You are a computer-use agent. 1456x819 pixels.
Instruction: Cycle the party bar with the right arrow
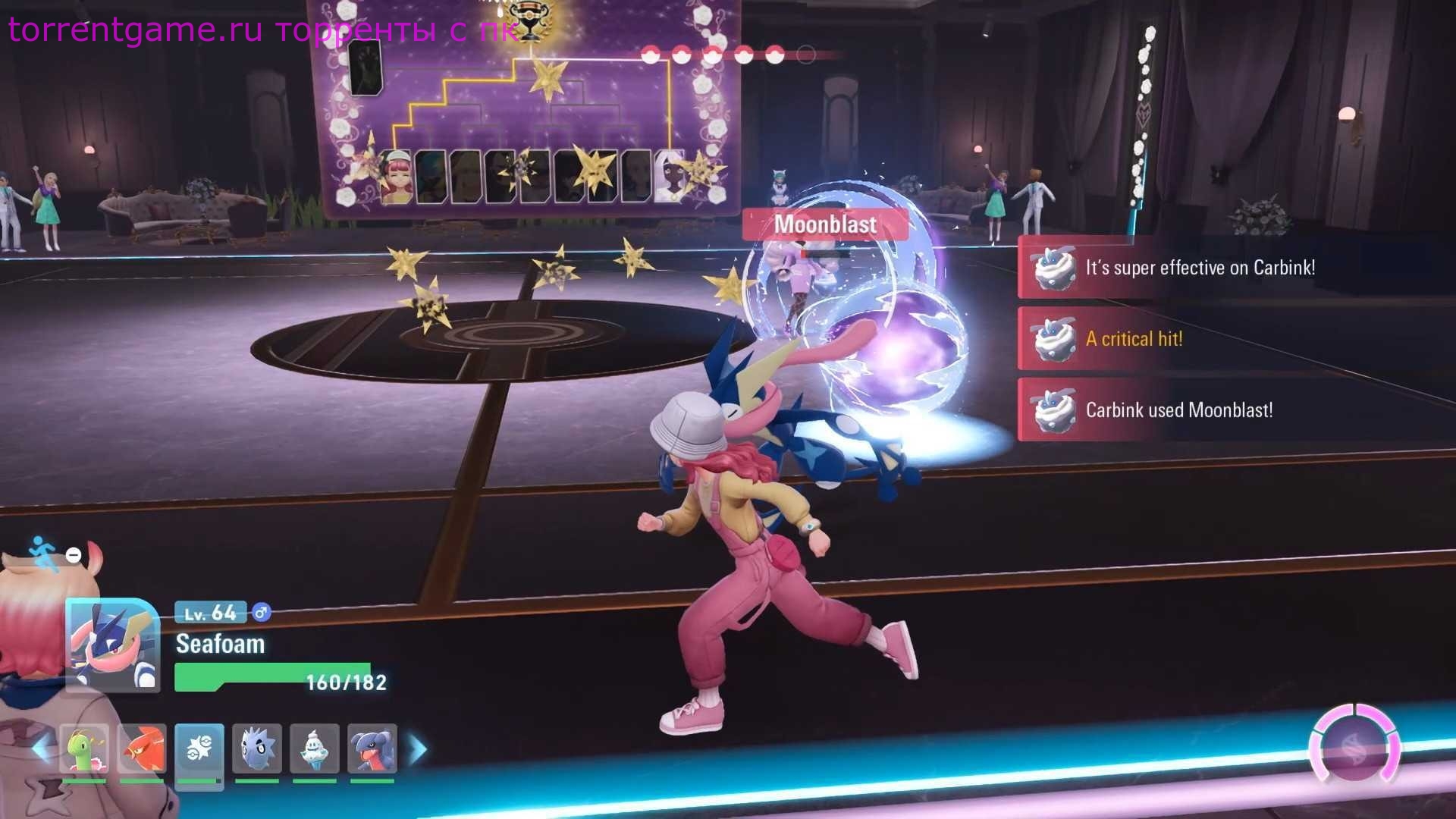point(418,750)
